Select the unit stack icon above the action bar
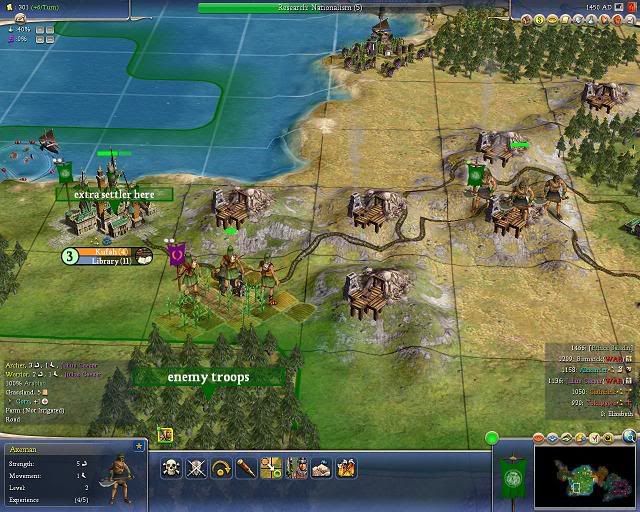The height and width of the screenshot is (512, 640). [165, 435]
